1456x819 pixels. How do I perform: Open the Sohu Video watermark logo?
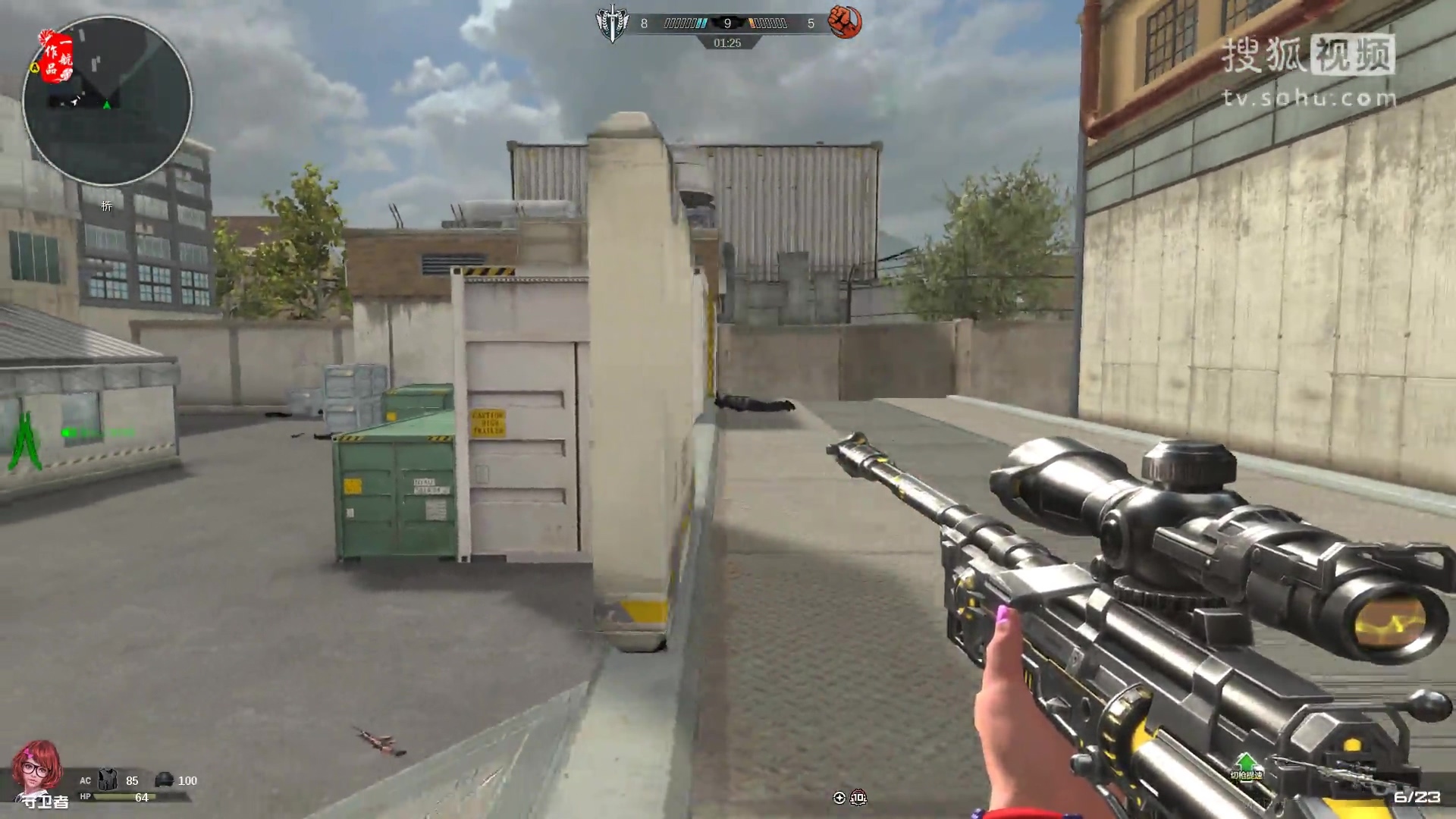coord(1308,70)
